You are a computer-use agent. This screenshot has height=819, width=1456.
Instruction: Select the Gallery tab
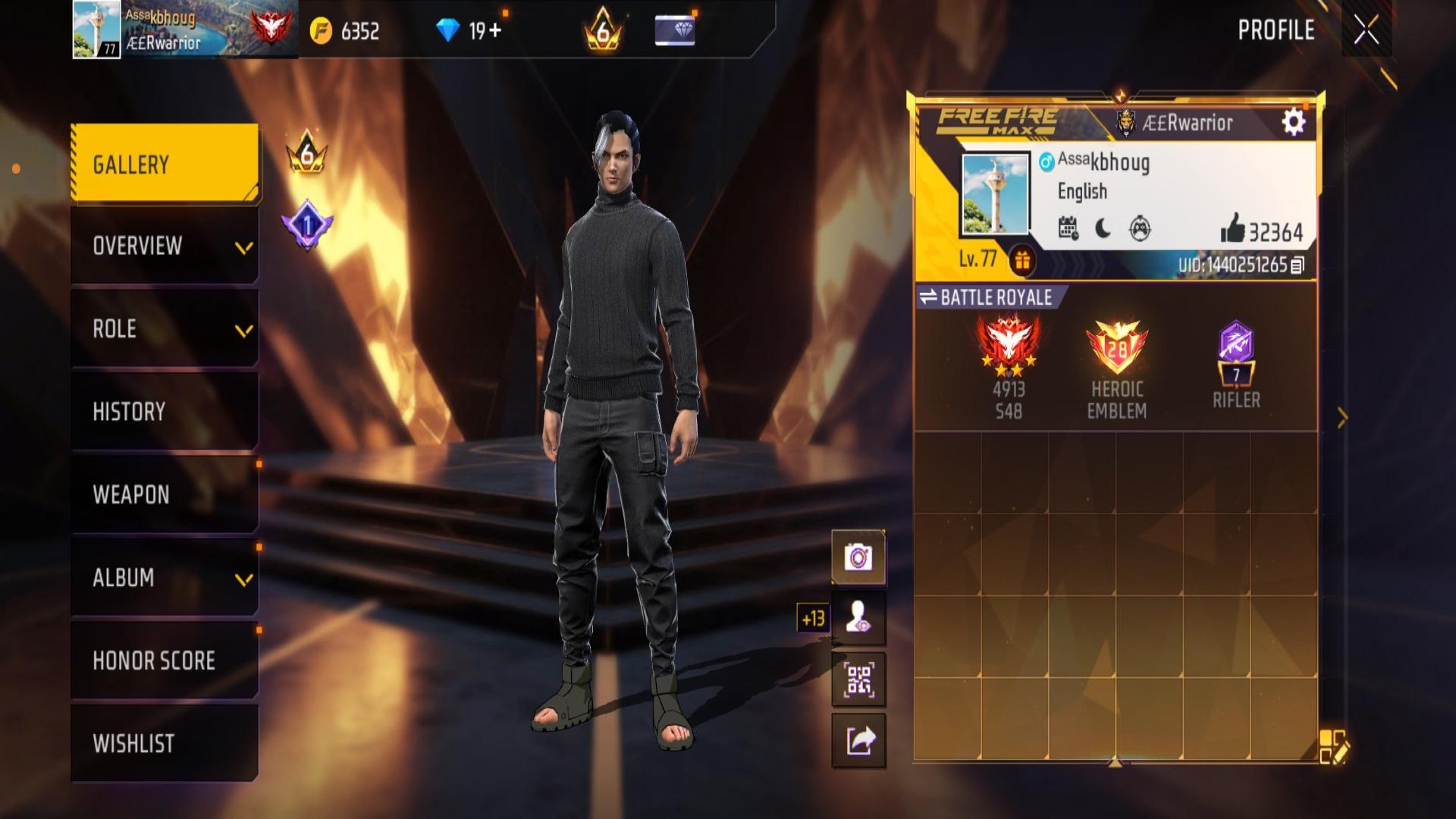[165, 164]
